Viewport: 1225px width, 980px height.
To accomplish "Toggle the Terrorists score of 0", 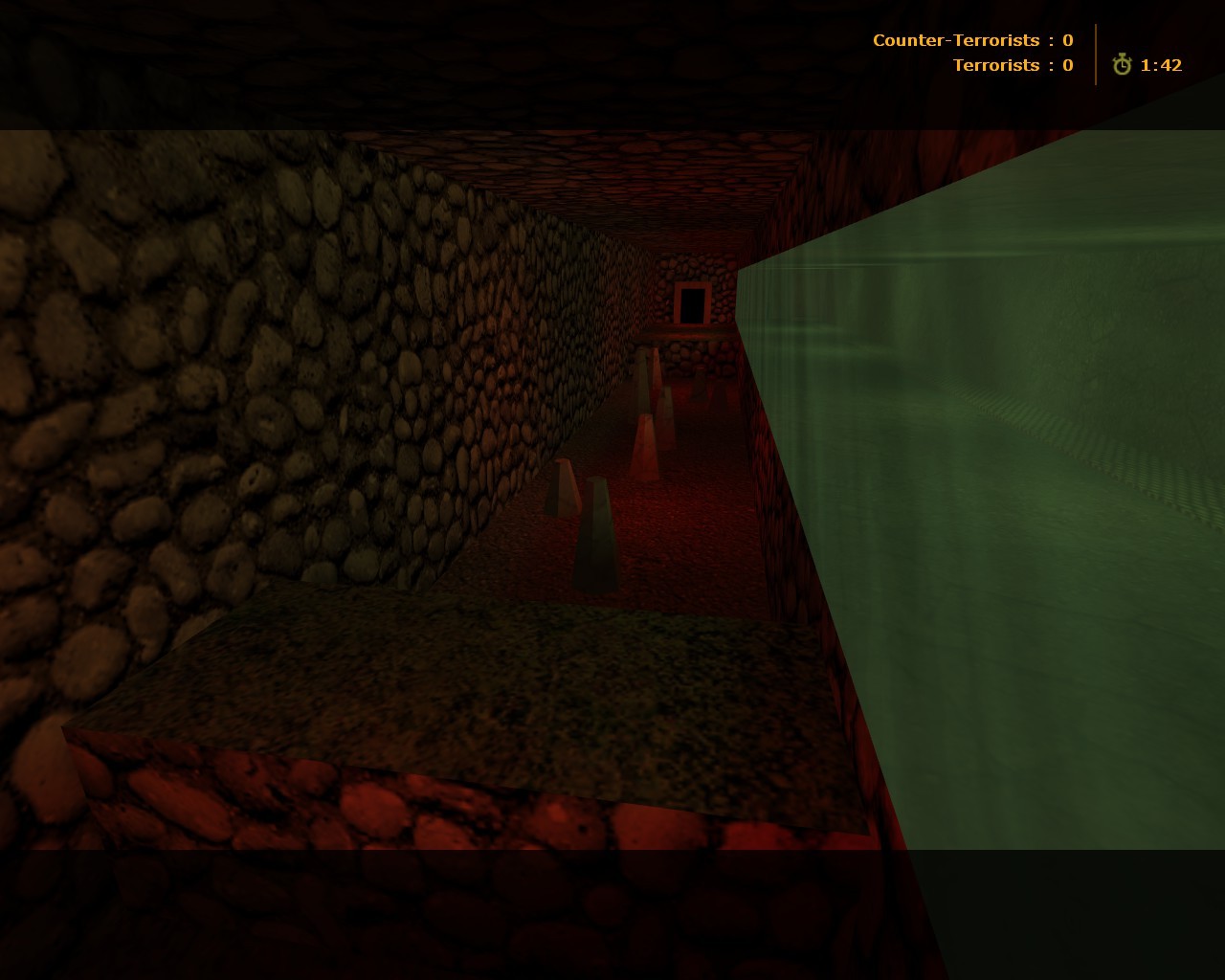I will pyautogui.click(x=1066, y=65).
